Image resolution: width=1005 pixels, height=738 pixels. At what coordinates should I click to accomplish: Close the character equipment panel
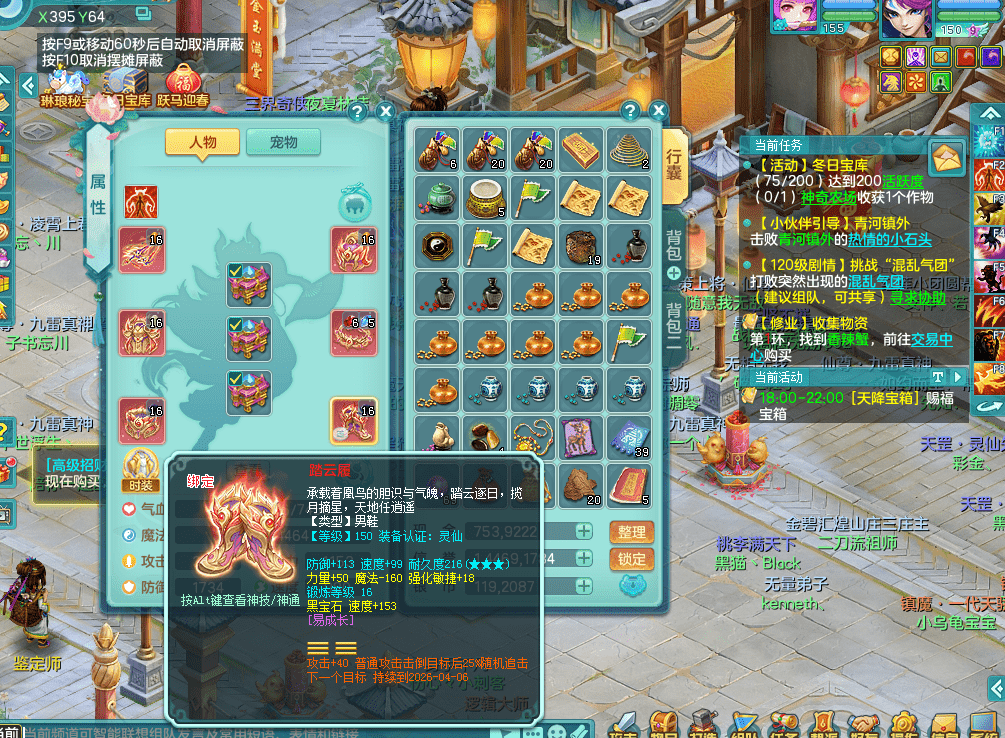pos(384,112)
